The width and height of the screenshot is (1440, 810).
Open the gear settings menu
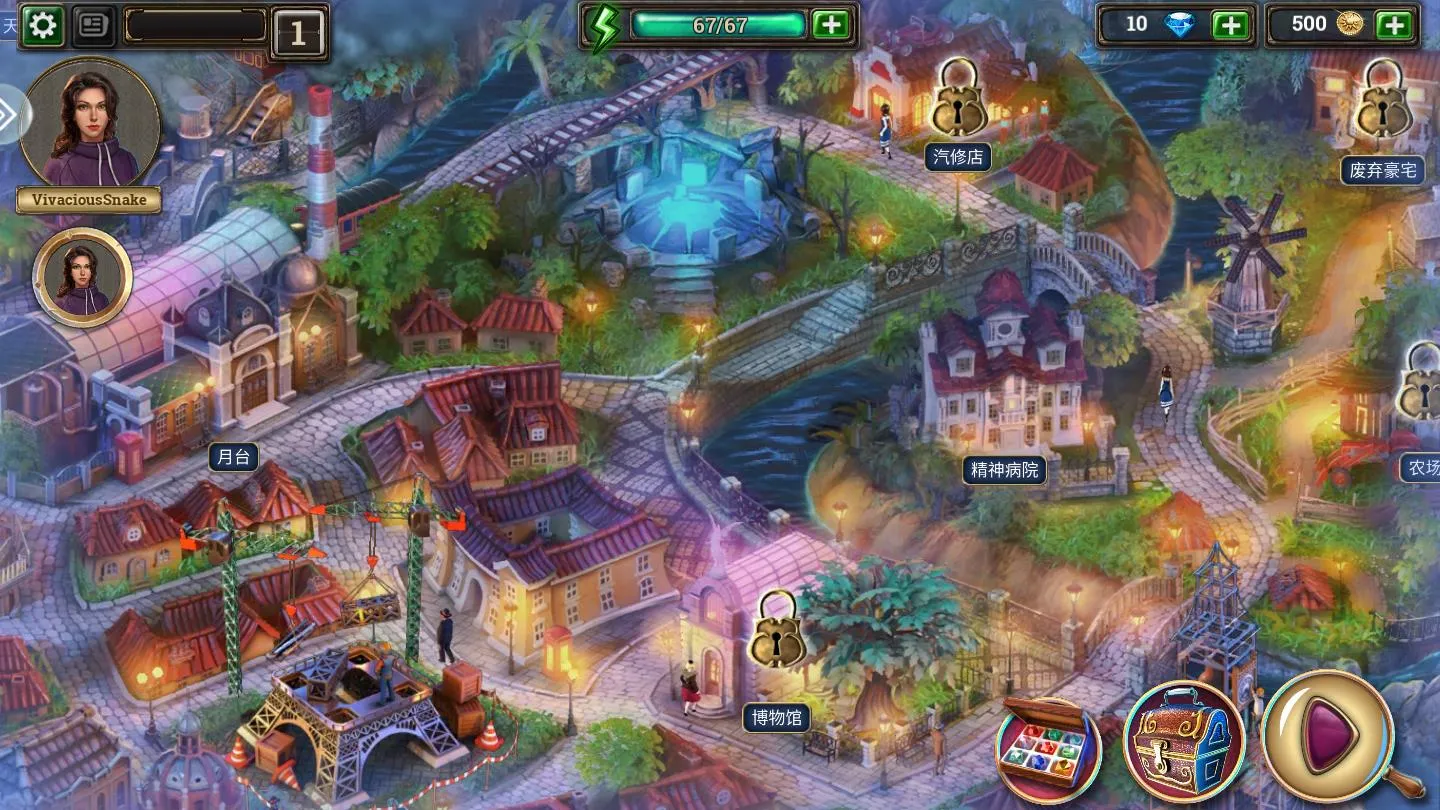coord(42,26)
